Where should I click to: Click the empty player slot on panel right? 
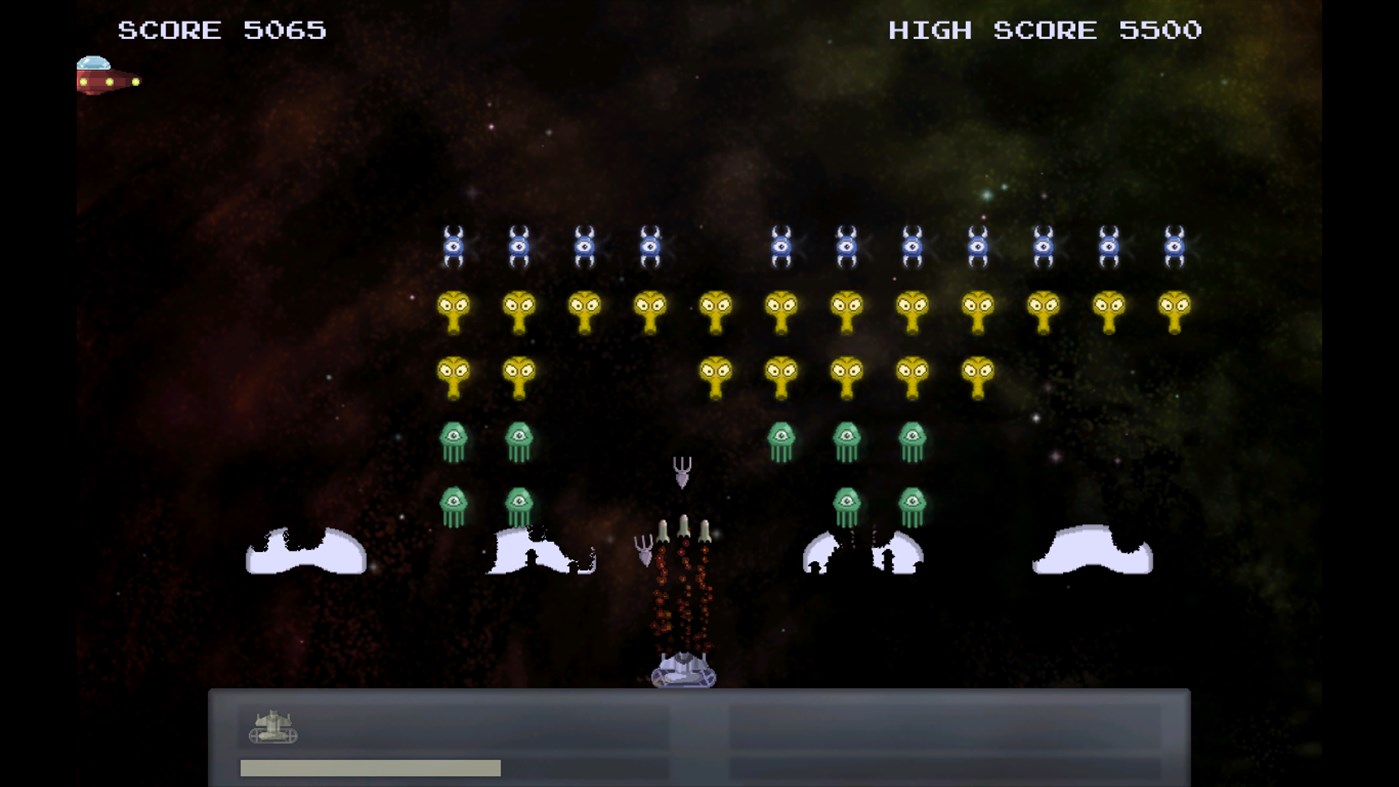click(x=945, y=727)
